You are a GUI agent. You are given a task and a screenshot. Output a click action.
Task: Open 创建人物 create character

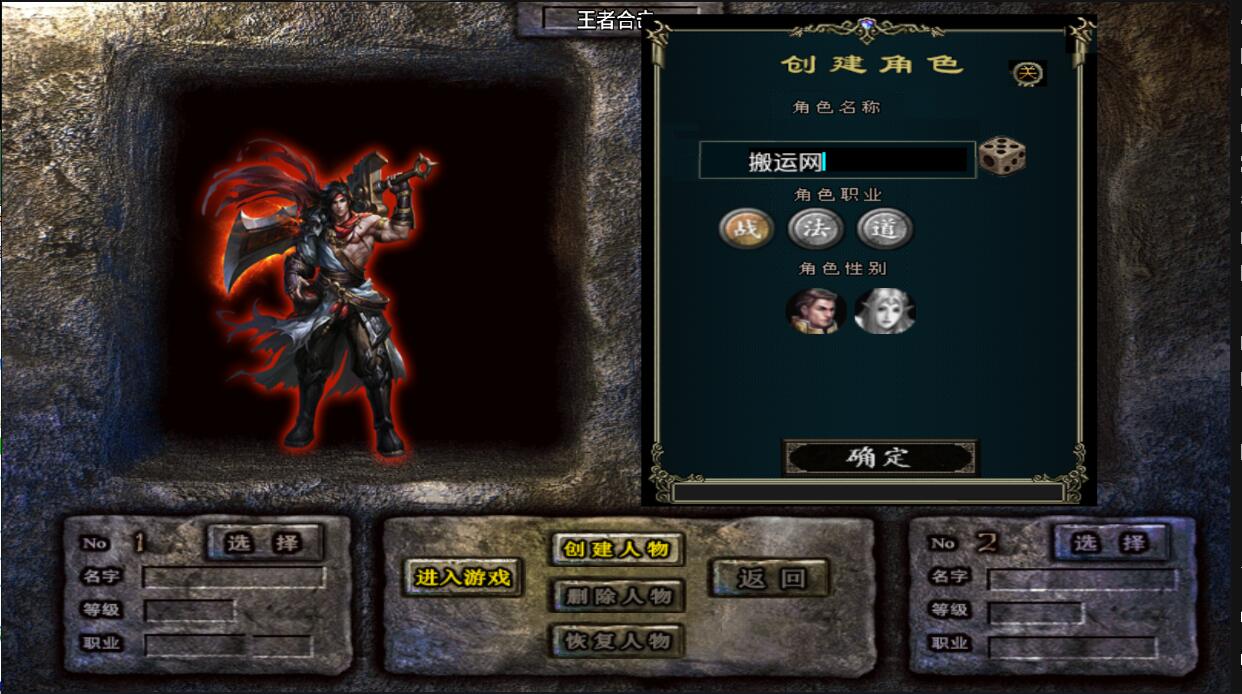click(616, 549)
